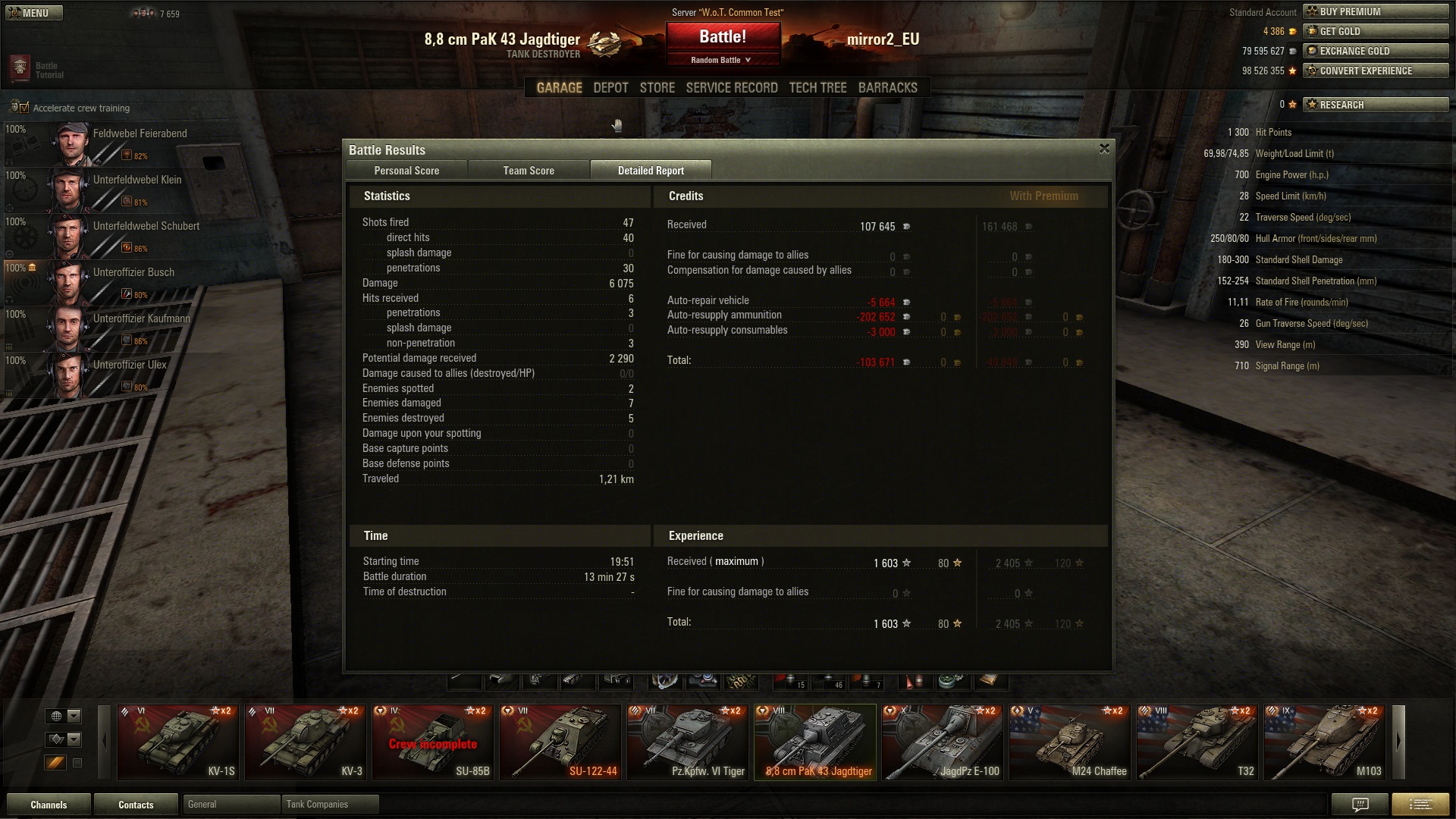The height and width of the screenshot is (819, 1456).
Task: Open the main MENU button
Action: click(x=30, y=13)
